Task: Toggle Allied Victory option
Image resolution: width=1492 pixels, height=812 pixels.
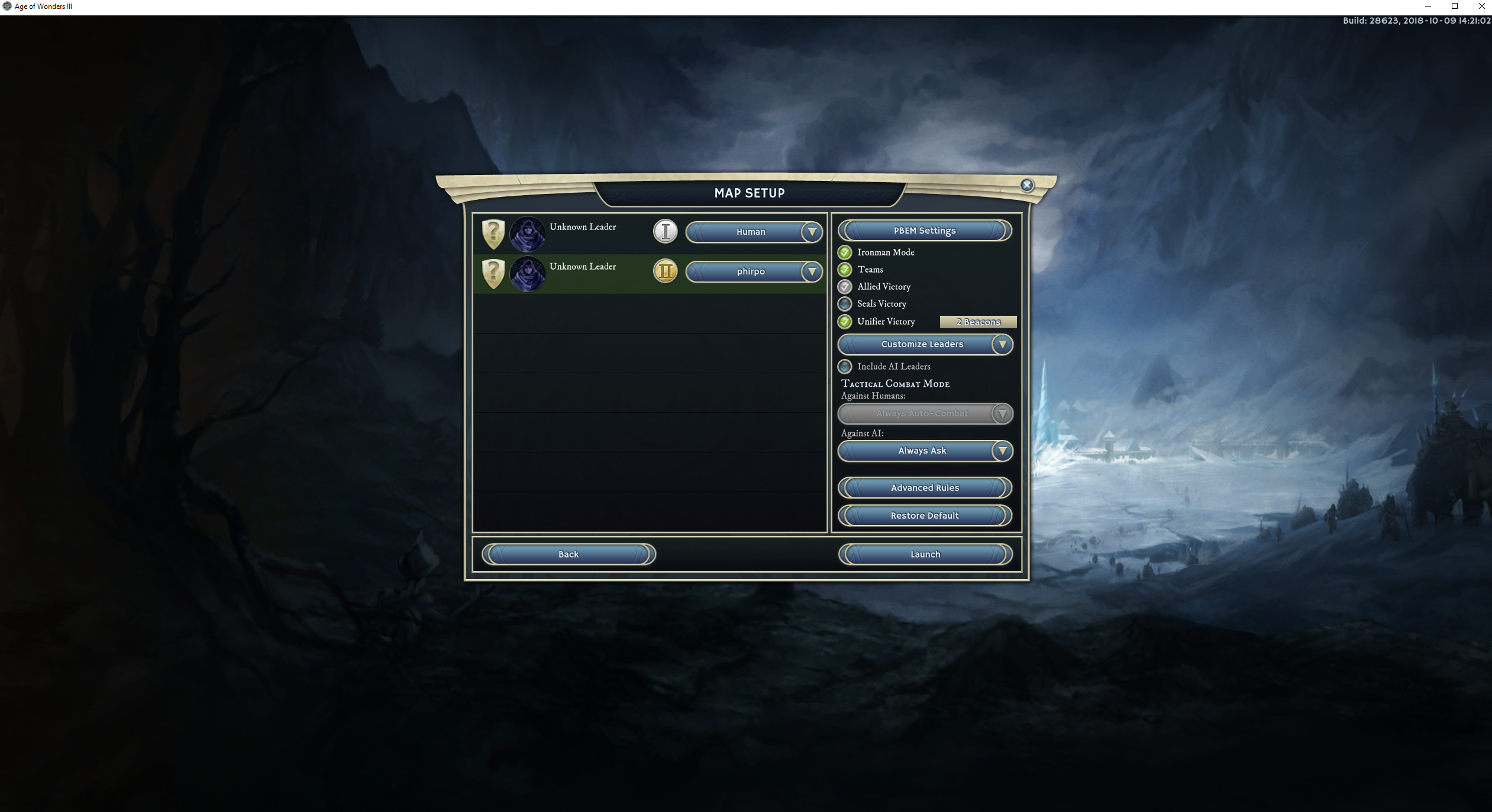Action: [845, 287]
